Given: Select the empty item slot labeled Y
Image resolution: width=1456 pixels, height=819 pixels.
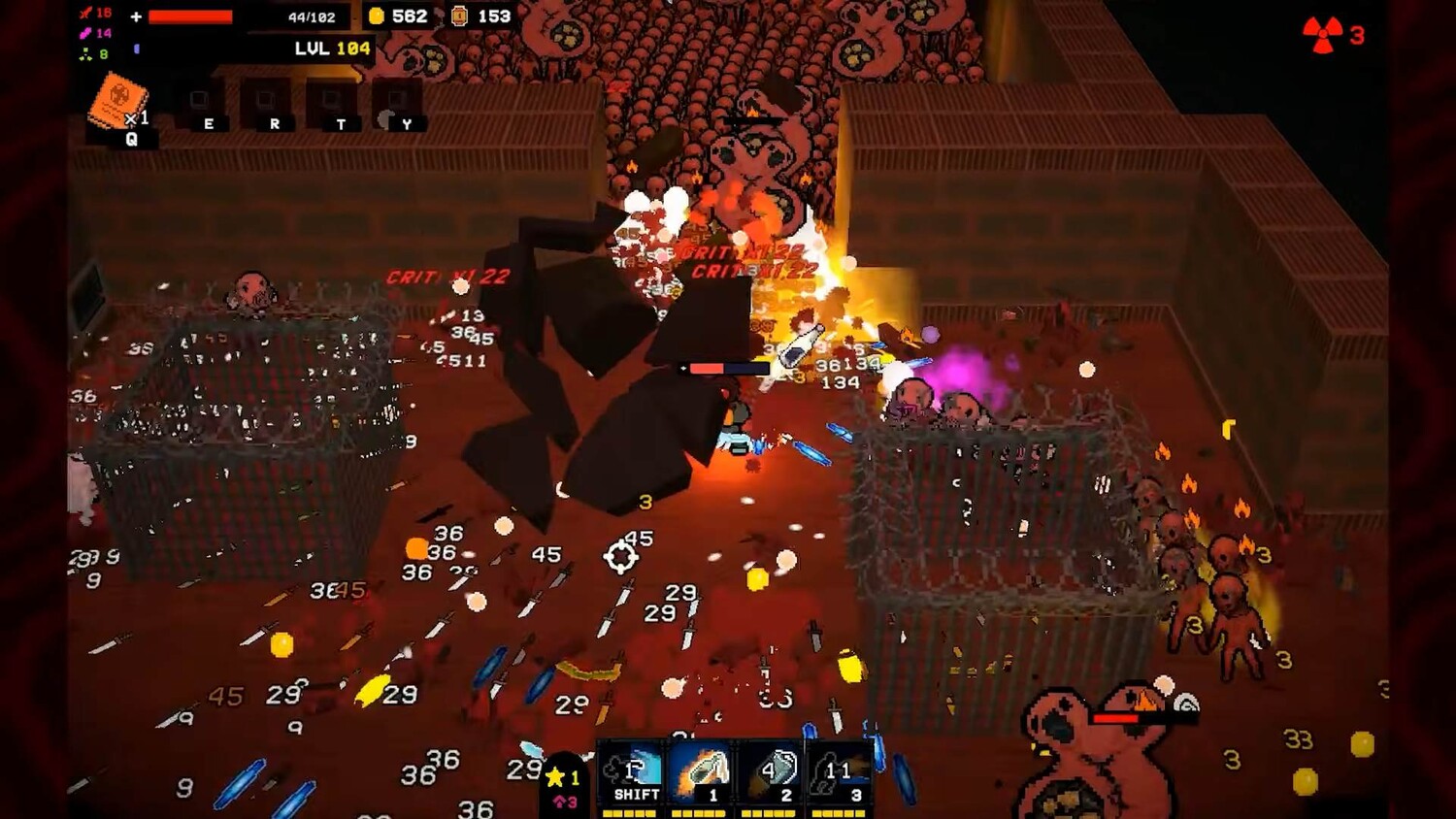Looking at the screenshot, I should click(397, 103).
